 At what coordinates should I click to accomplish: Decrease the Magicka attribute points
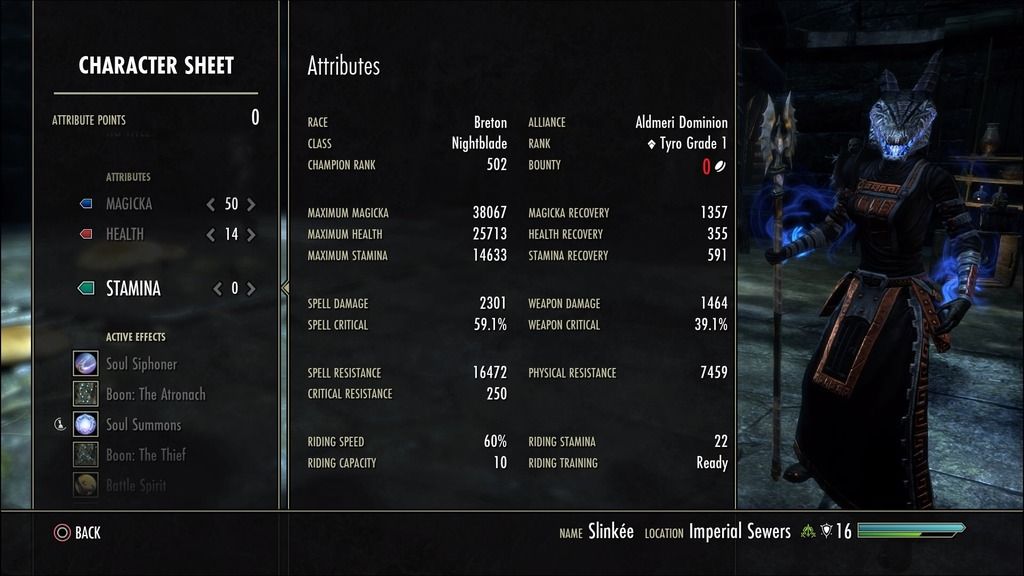point(211,204)
